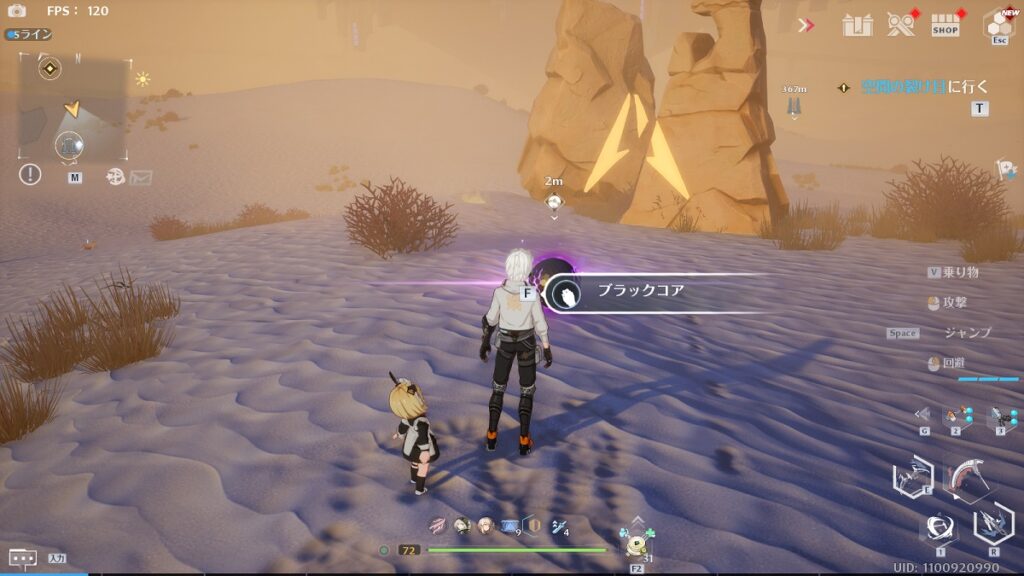This screenshot has height=576, width=1024.
Task: Open the channel line selector
Action: 29,34
